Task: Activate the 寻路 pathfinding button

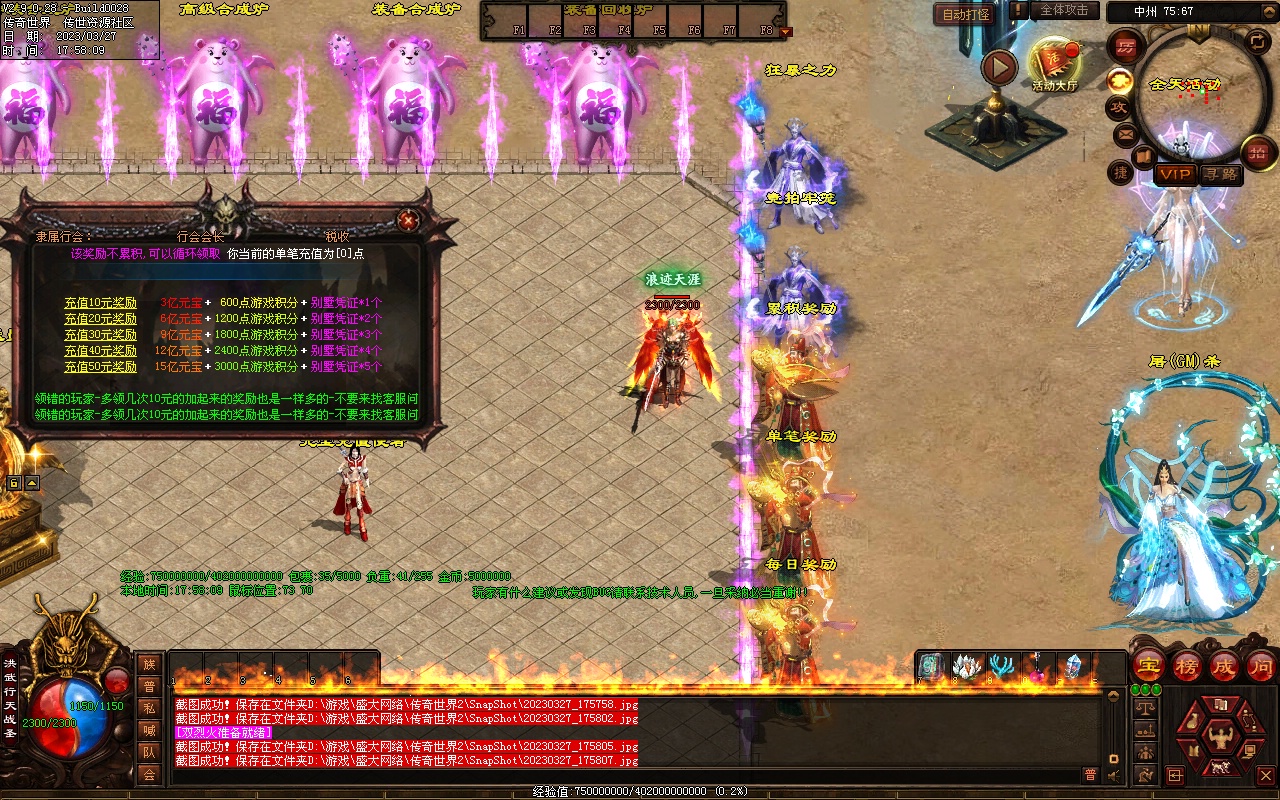Action: 1221,174
